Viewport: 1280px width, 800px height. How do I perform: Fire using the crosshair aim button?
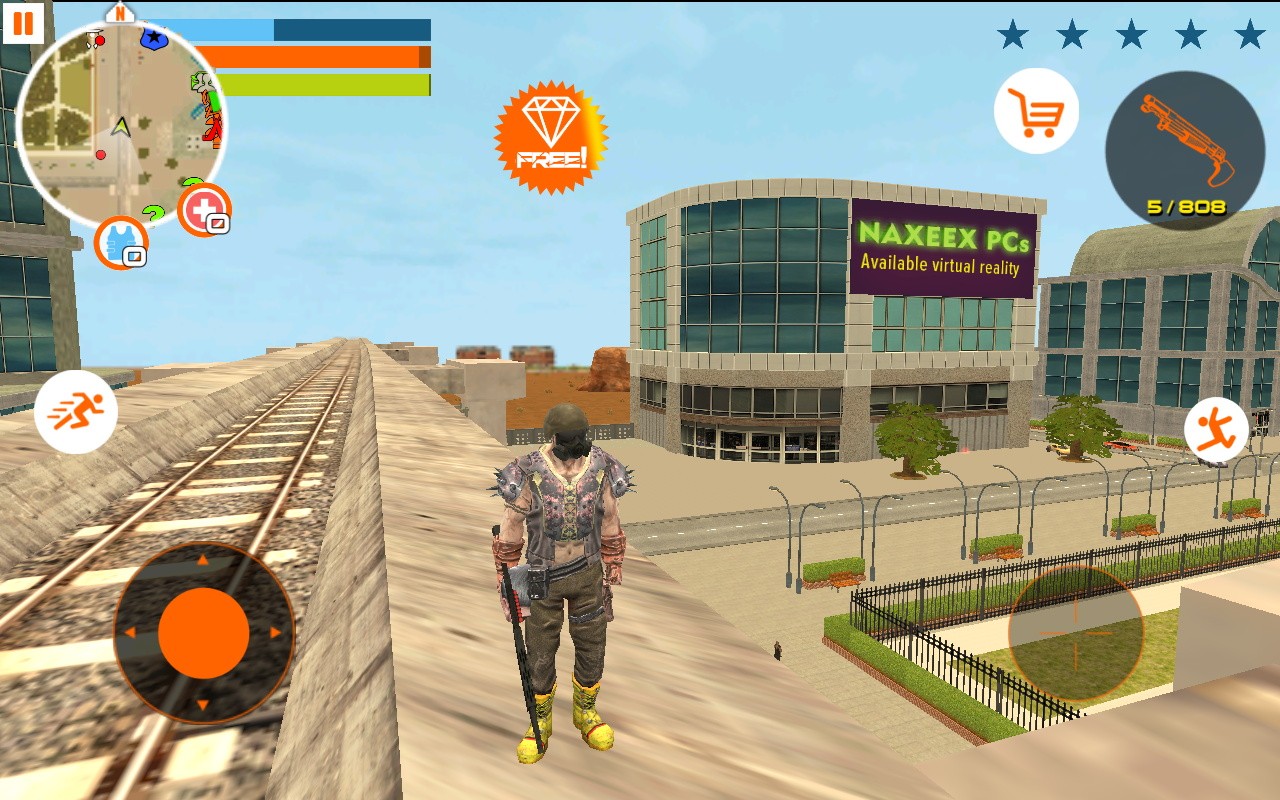pyautogui.click(x=1076, y=633)
